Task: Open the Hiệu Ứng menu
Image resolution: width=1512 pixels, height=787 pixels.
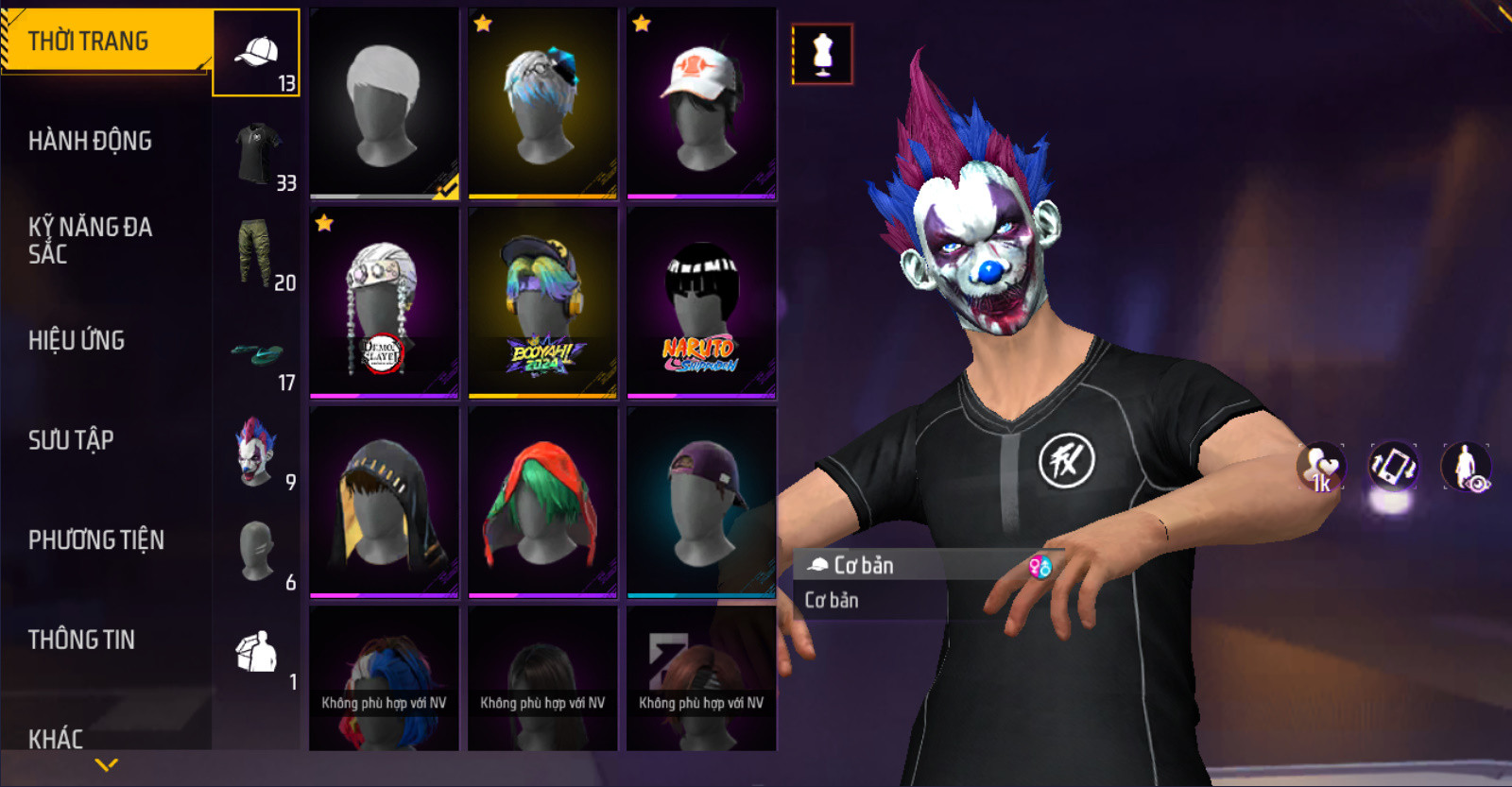Action: point(77,341)
